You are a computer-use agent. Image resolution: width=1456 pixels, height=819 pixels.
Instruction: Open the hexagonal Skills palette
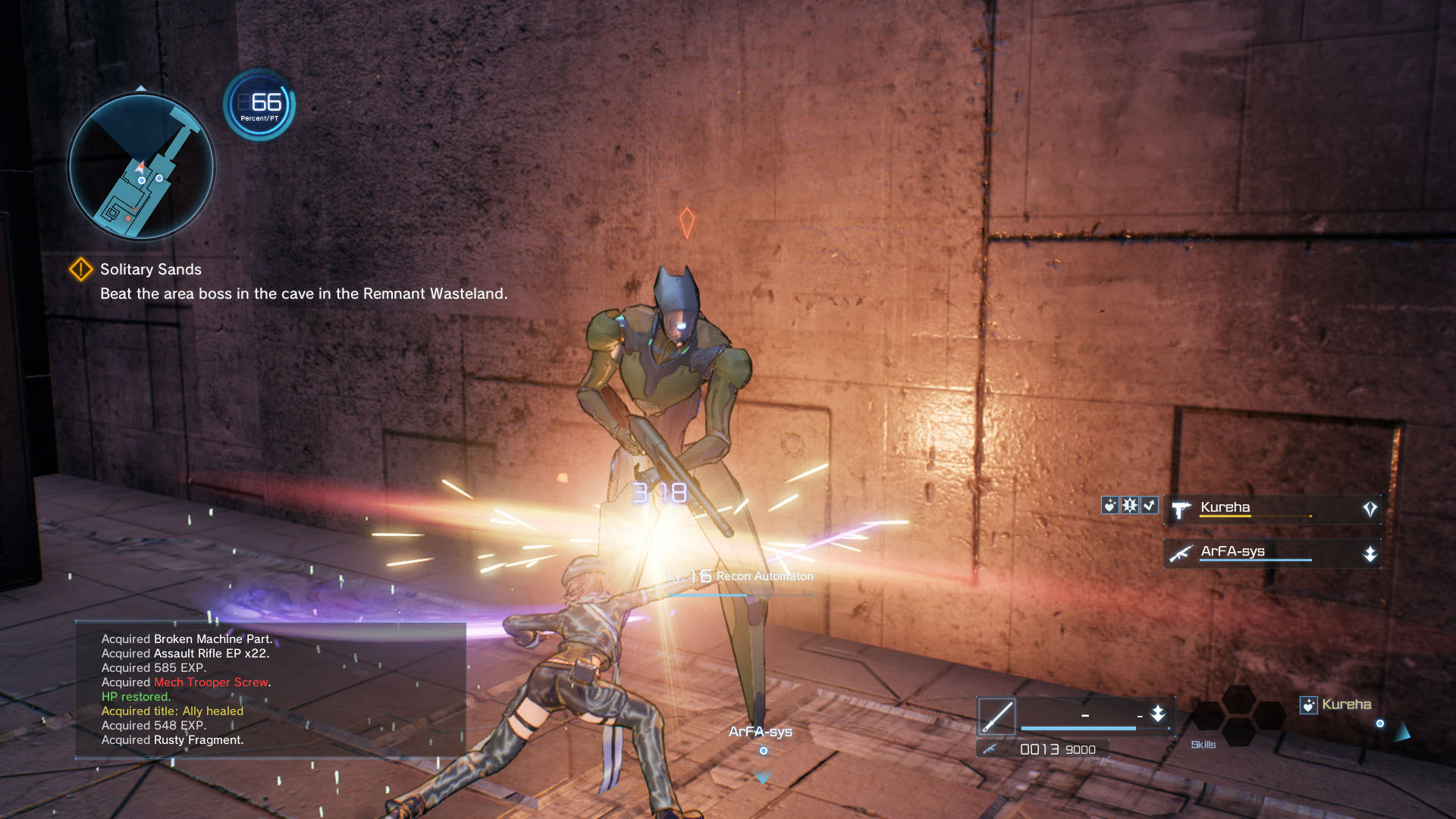coord(1238,716)
